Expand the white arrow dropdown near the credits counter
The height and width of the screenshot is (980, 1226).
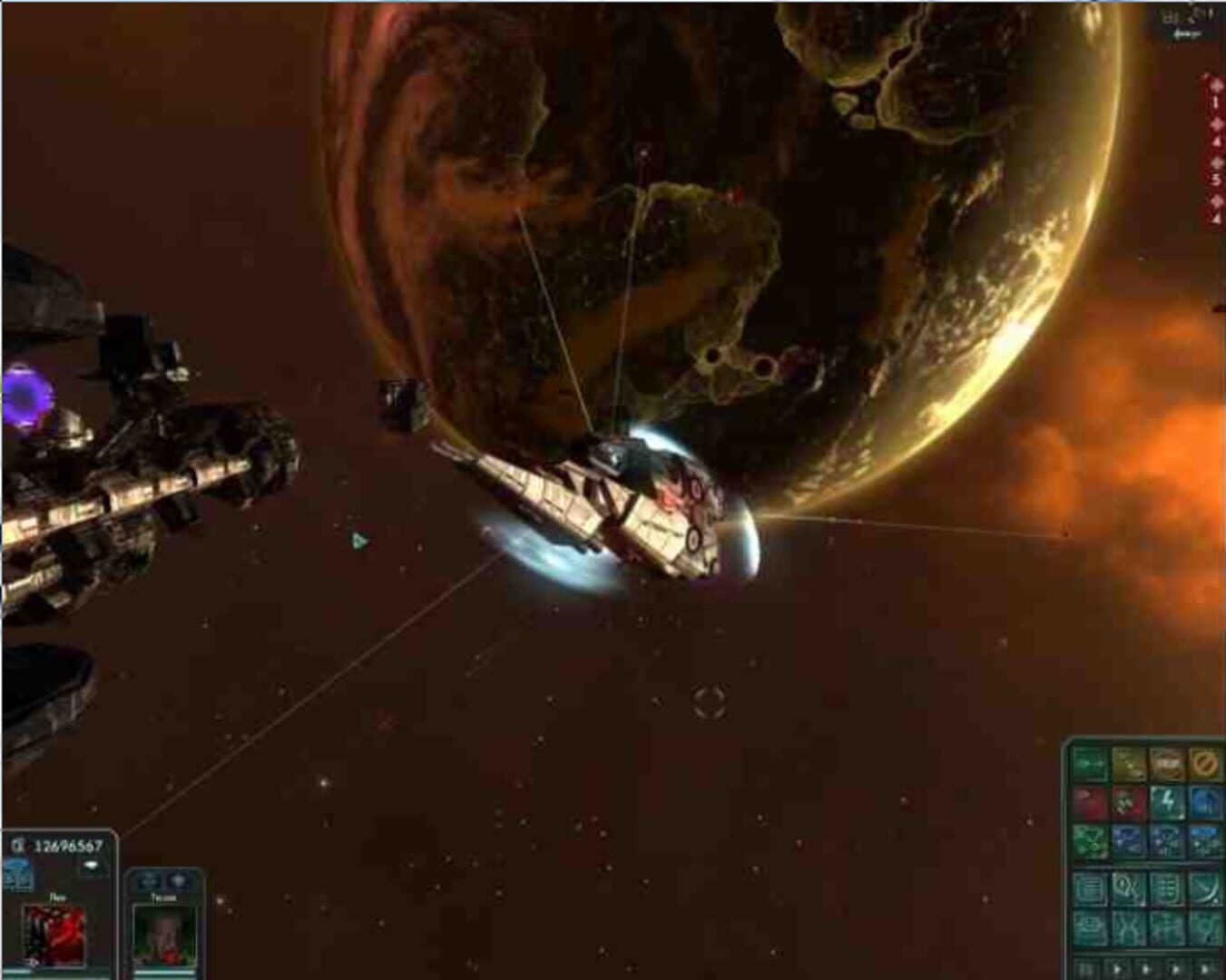pos(92,865)
